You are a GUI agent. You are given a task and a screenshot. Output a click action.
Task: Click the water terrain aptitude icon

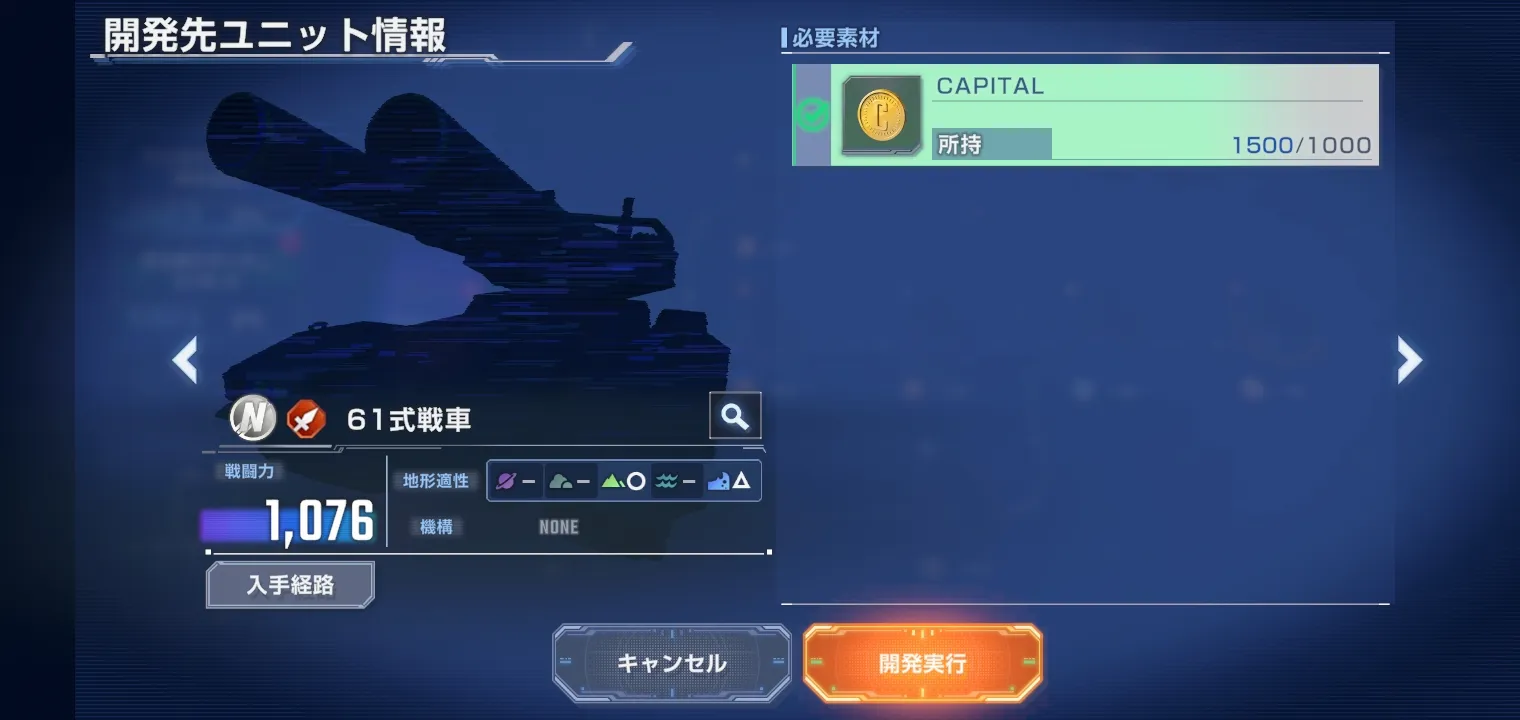[668, 481]
